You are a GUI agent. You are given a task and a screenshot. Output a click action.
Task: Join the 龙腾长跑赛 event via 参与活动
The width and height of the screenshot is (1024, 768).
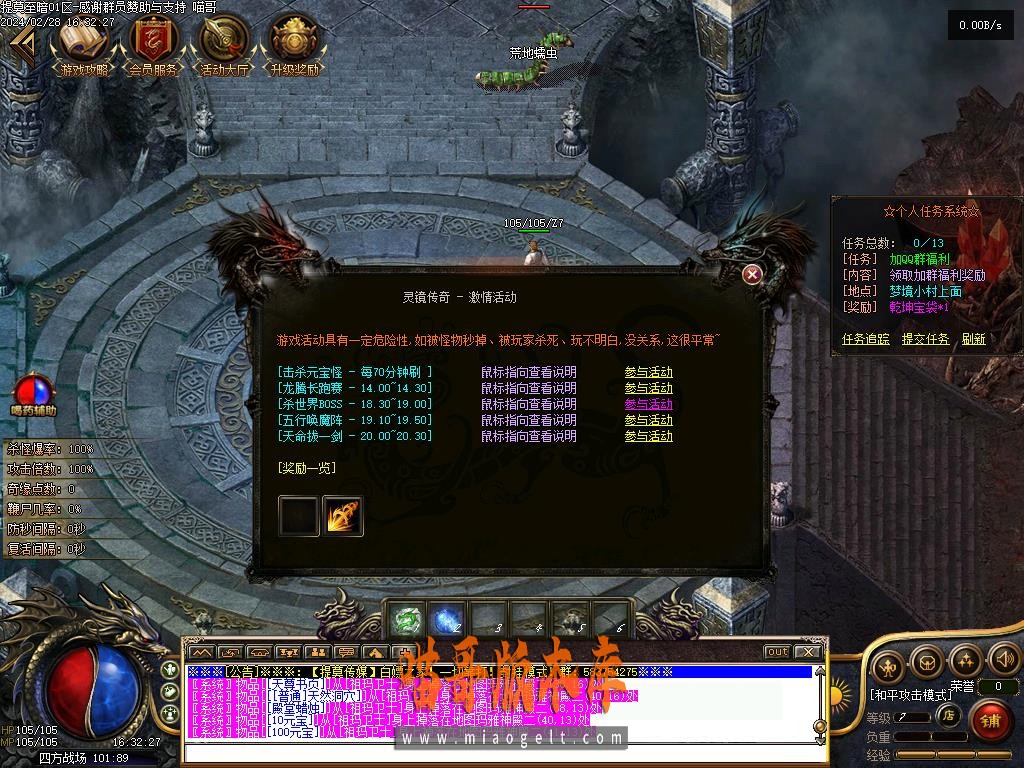click(x=648, y=388)
